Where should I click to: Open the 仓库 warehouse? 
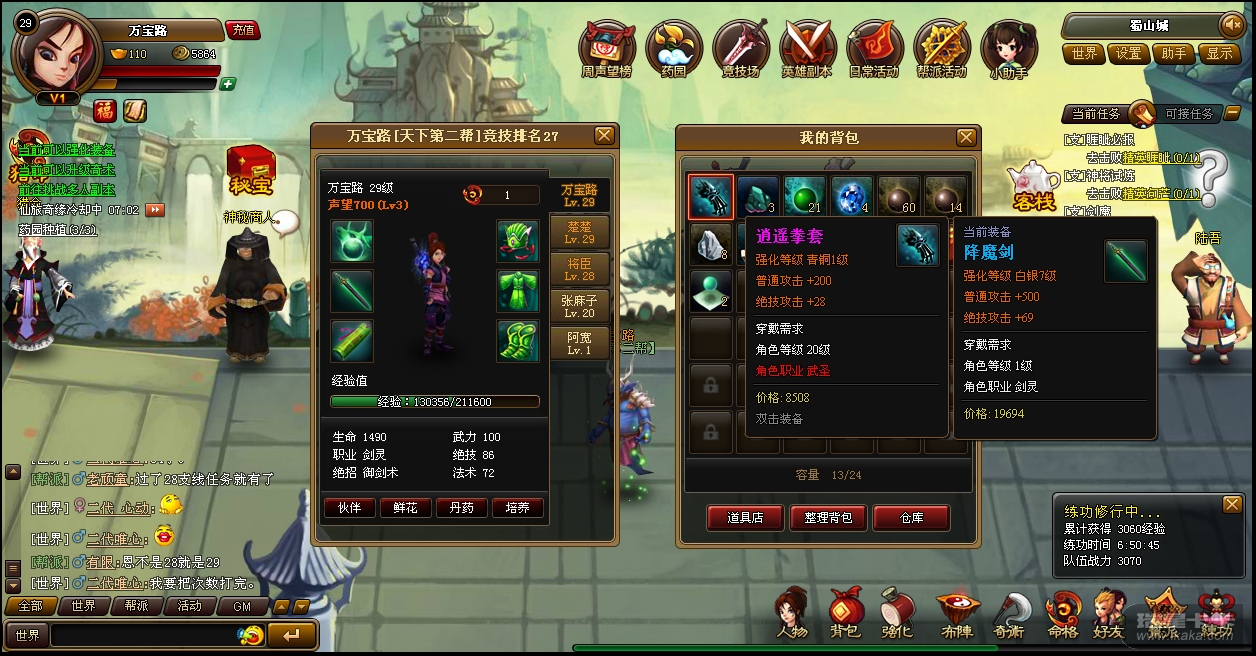[x=911, y=517]
